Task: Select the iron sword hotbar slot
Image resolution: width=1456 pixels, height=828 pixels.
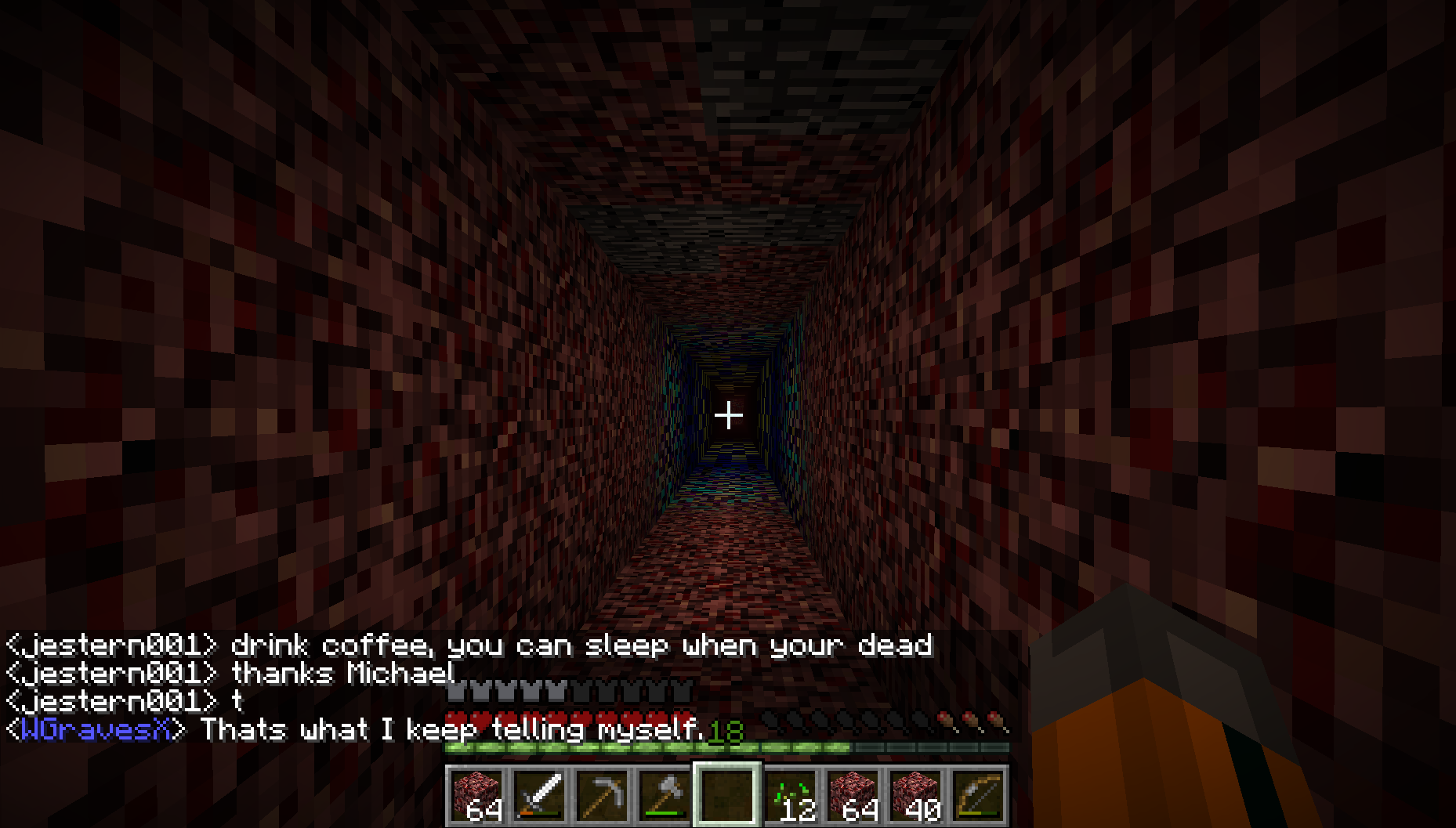Action: tap(540, 795)
